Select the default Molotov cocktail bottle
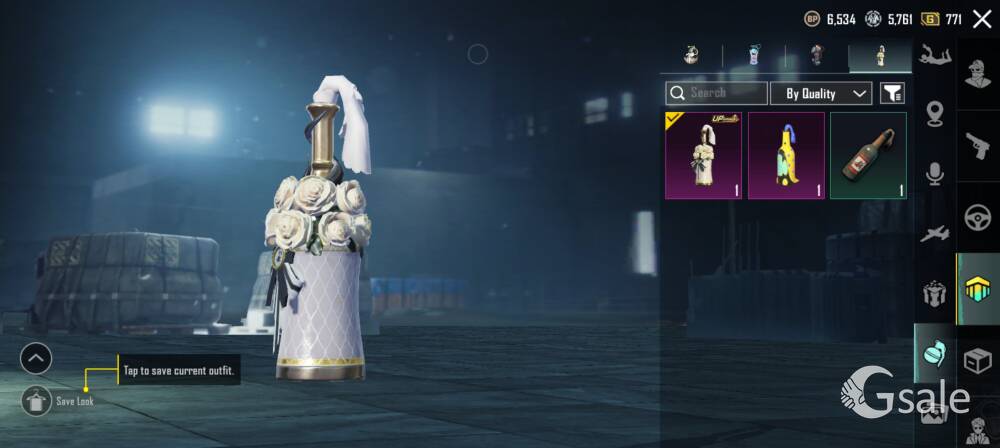Viewport: 1000px width, 448px height. tap(868, 155)
